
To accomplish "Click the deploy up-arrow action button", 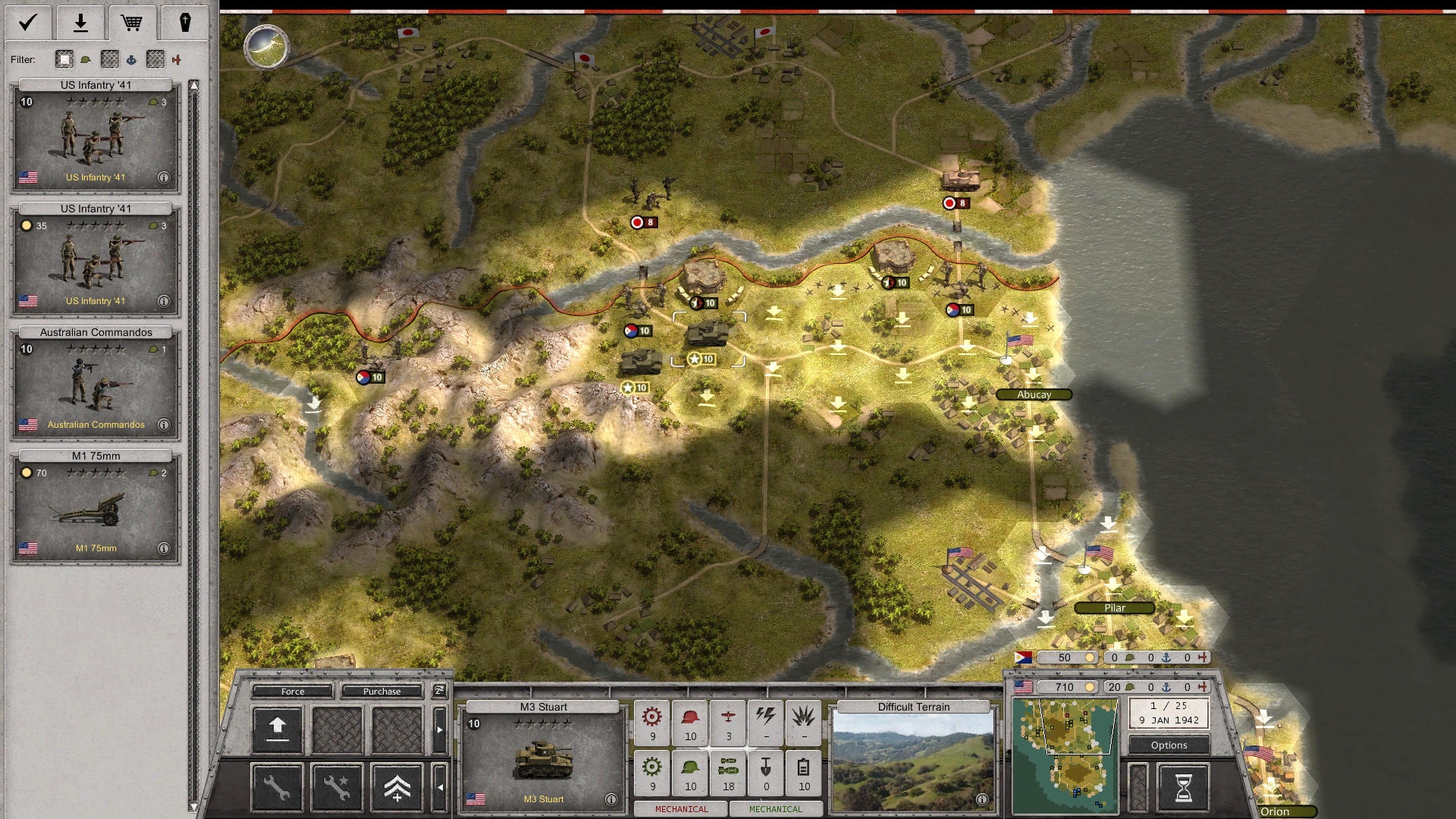I will click(278, 729).
